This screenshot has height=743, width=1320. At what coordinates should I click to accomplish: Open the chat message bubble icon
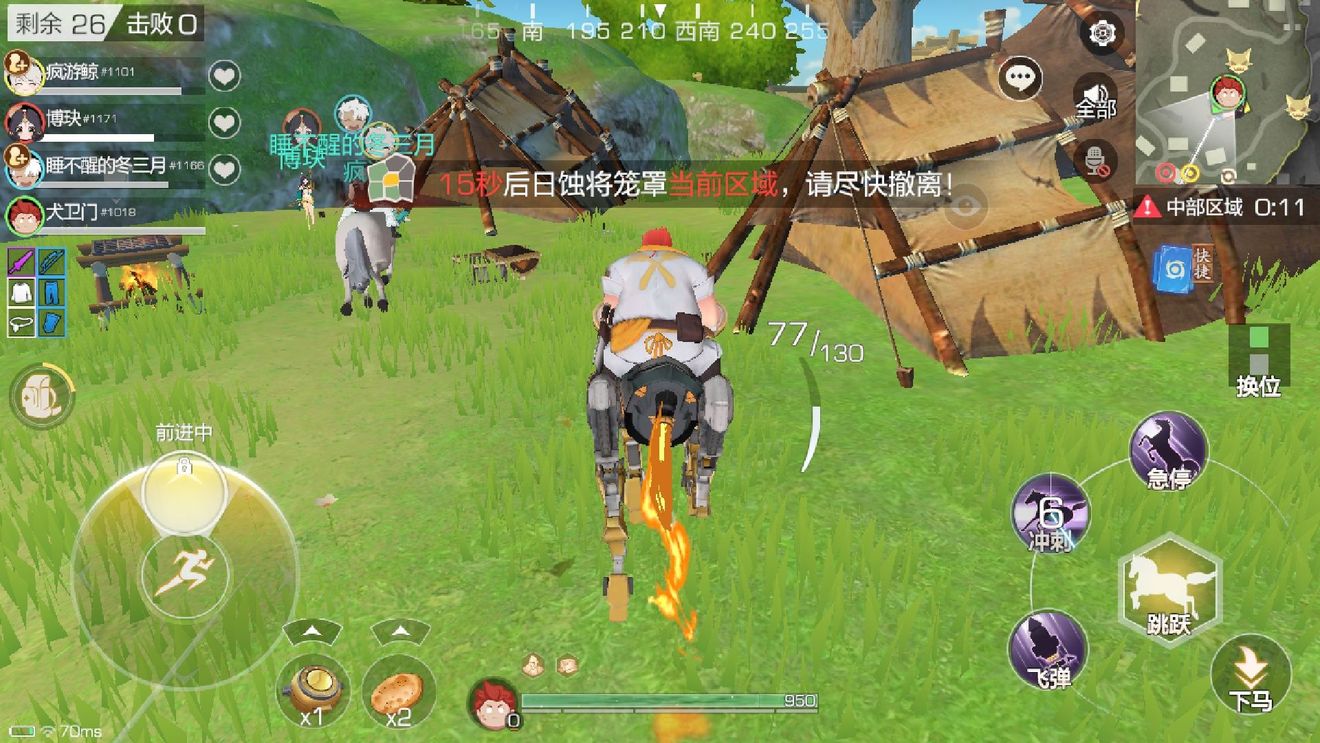(x=1020, y=80)
